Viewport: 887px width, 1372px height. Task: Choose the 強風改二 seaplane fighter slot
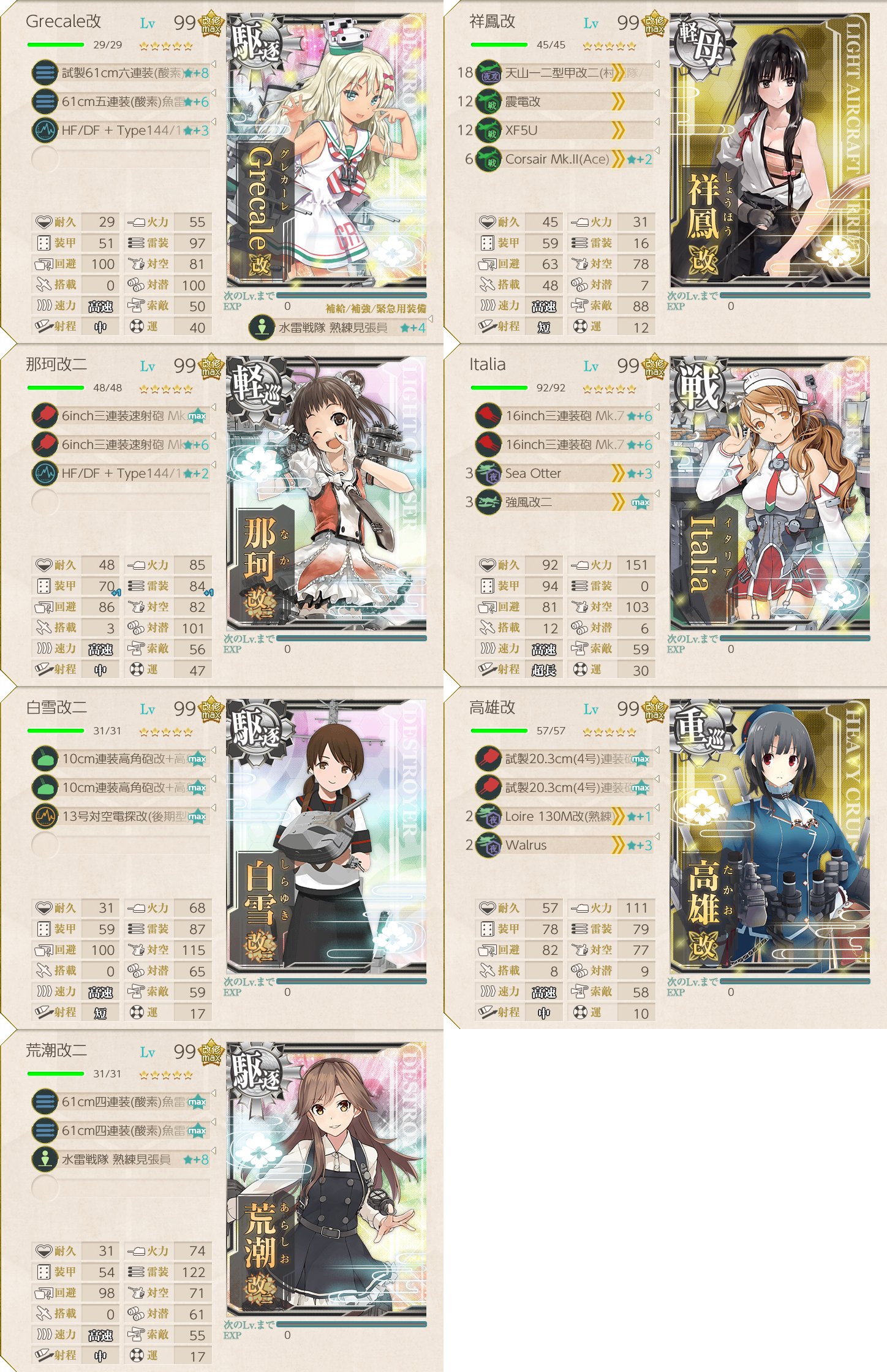pyautogui.click(x=564, y=502)
